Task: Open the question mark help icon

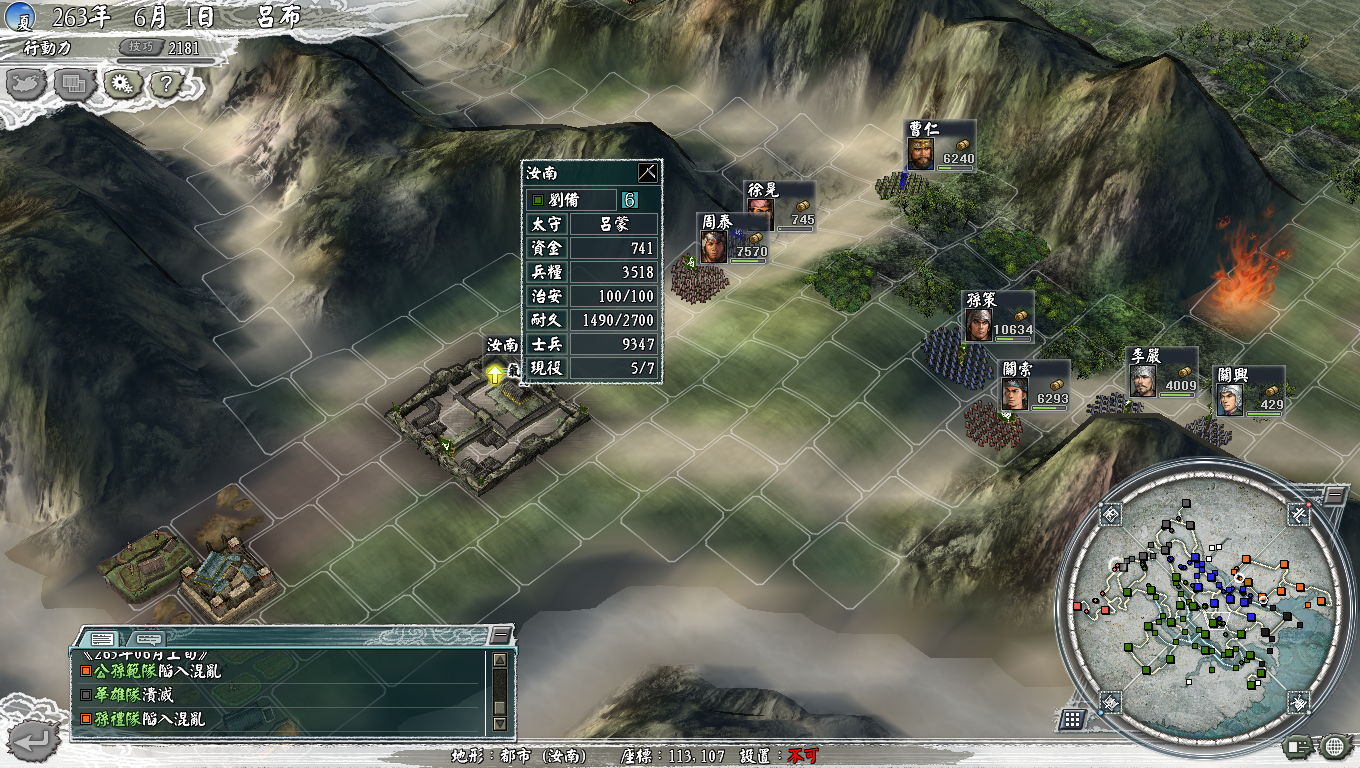Action: tap(166, 85)
